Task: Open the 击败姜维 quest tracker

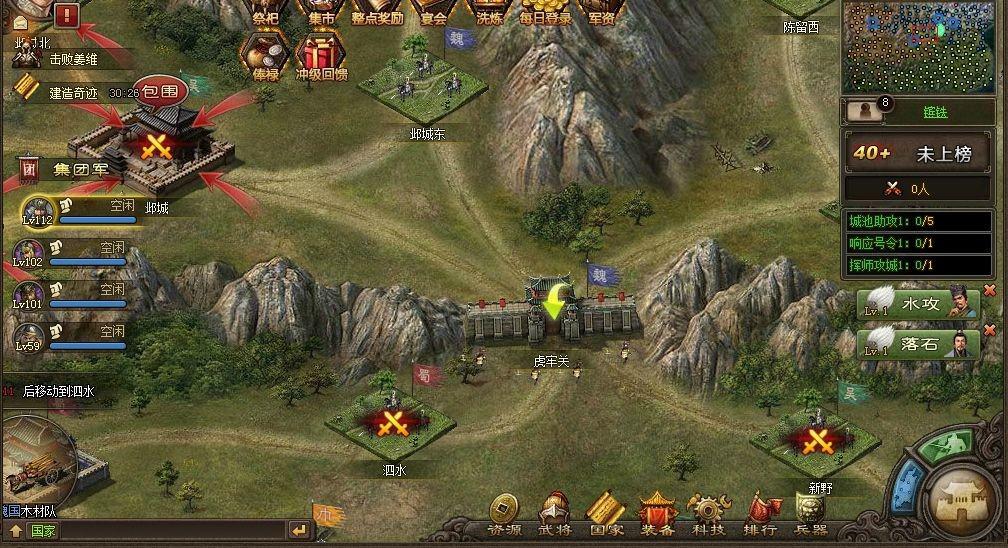Action: 75,59
